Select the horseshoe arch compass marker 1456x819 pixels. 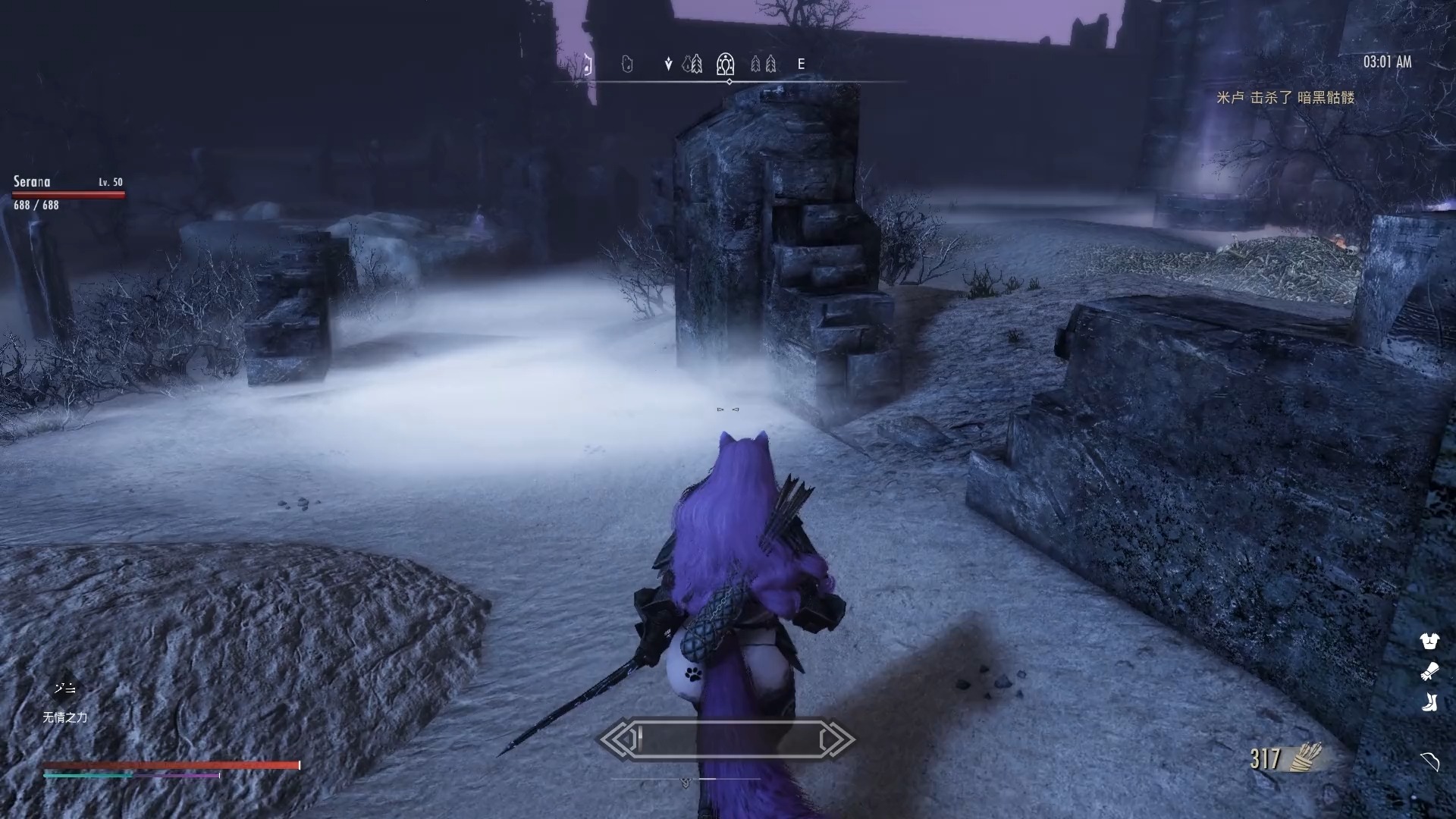(x=726, y=64)
